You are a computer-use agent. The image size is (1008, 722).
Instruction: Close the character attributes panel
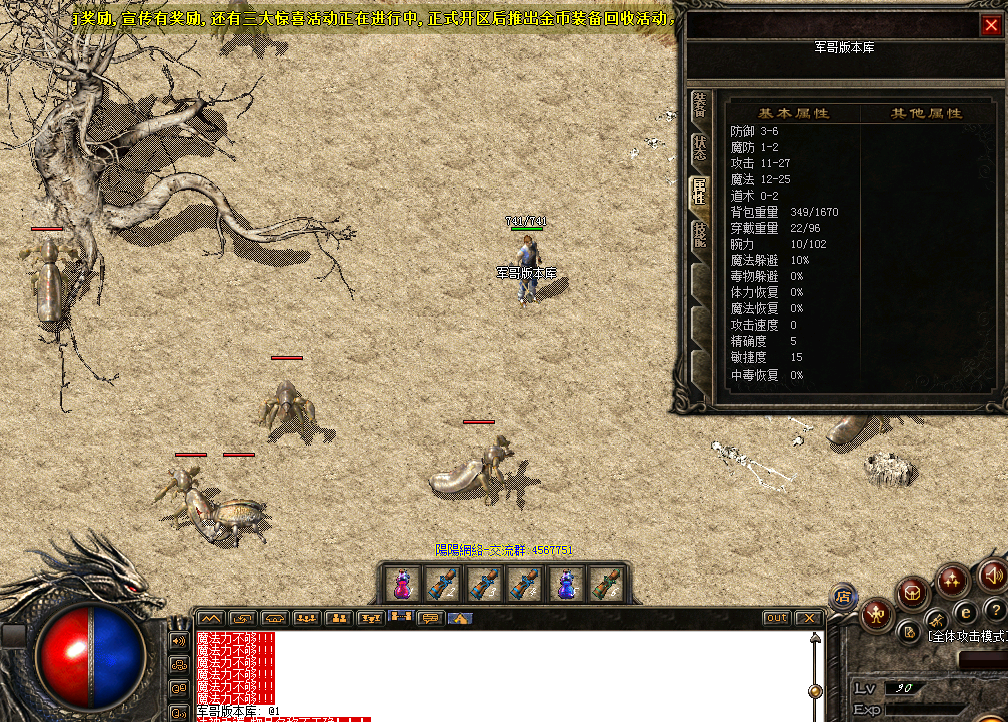click(x=990, y=26)
